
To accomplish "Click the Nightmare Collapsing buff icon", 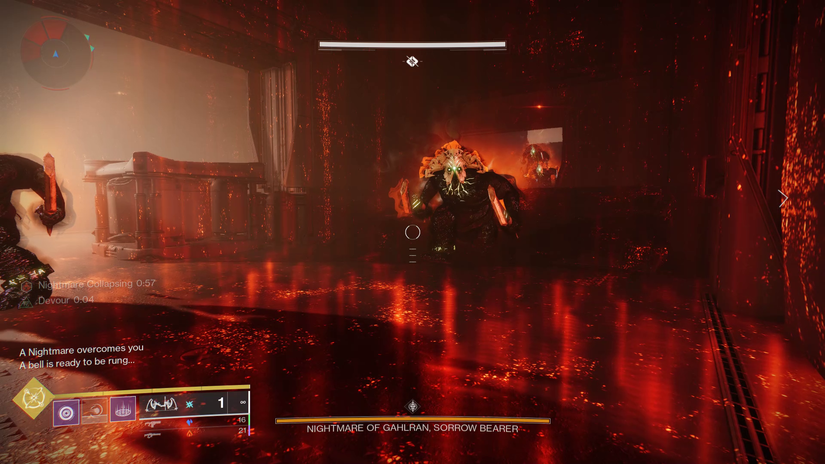I will pyautogui.click(x=27, y=285).
